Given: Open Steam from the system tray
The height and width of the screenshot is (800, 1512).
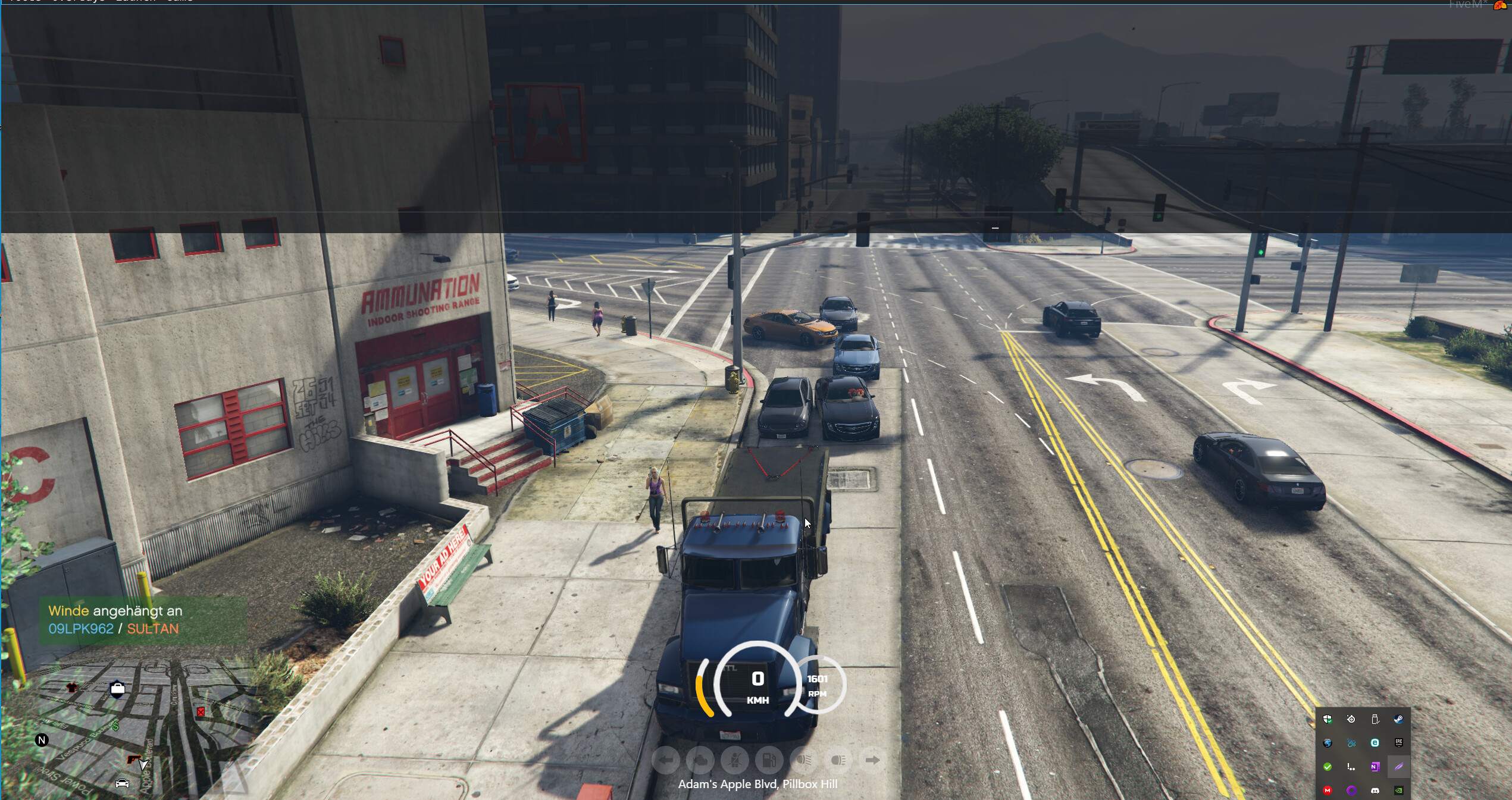Looking at the screenshot, I should pos(1398,719).
